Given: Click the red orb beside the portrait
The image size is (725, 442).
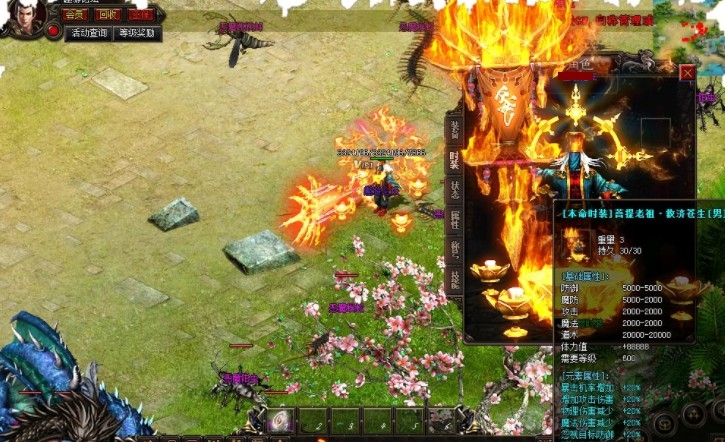Looking at the screenshot, I should [x=53, y=32].
